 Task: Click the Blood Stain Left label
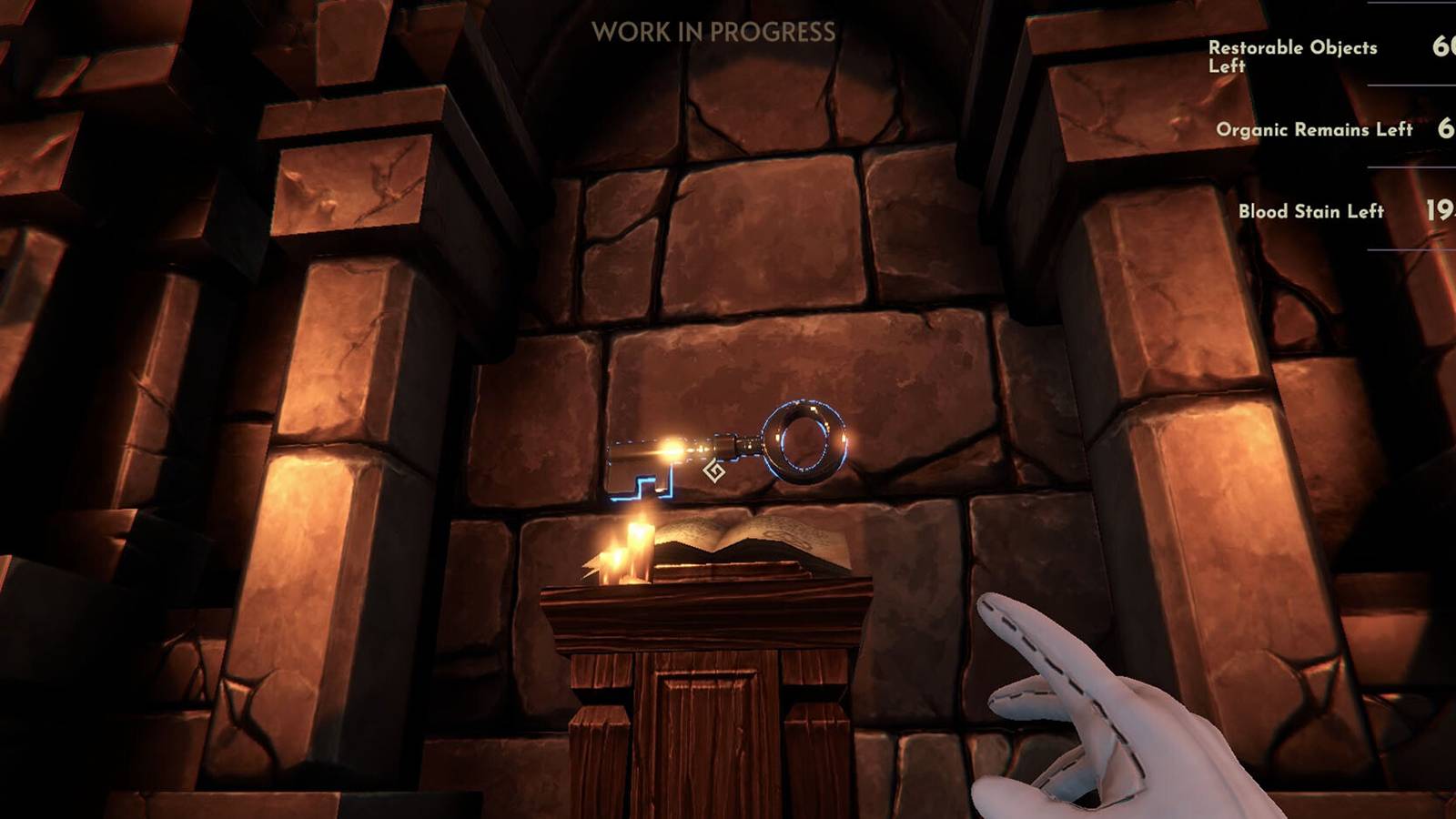pyautogui.click(x=1310, y=211)
